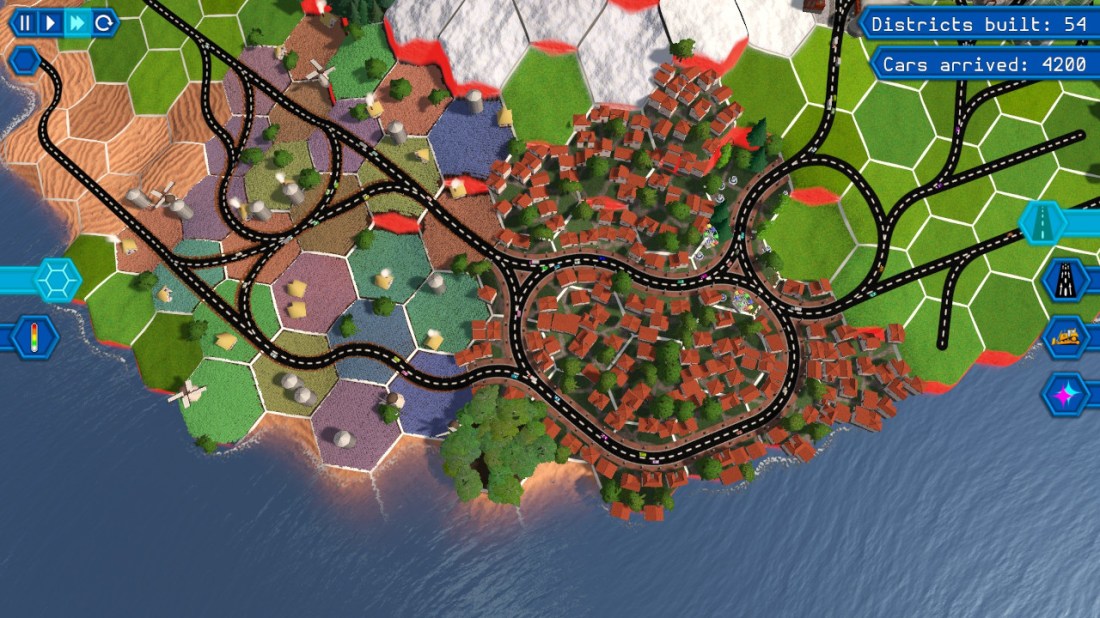The height and width of the screenshot is (618, 1100).
Task: Activate the fast-forward speed button
Action: (x=76, y=22)
